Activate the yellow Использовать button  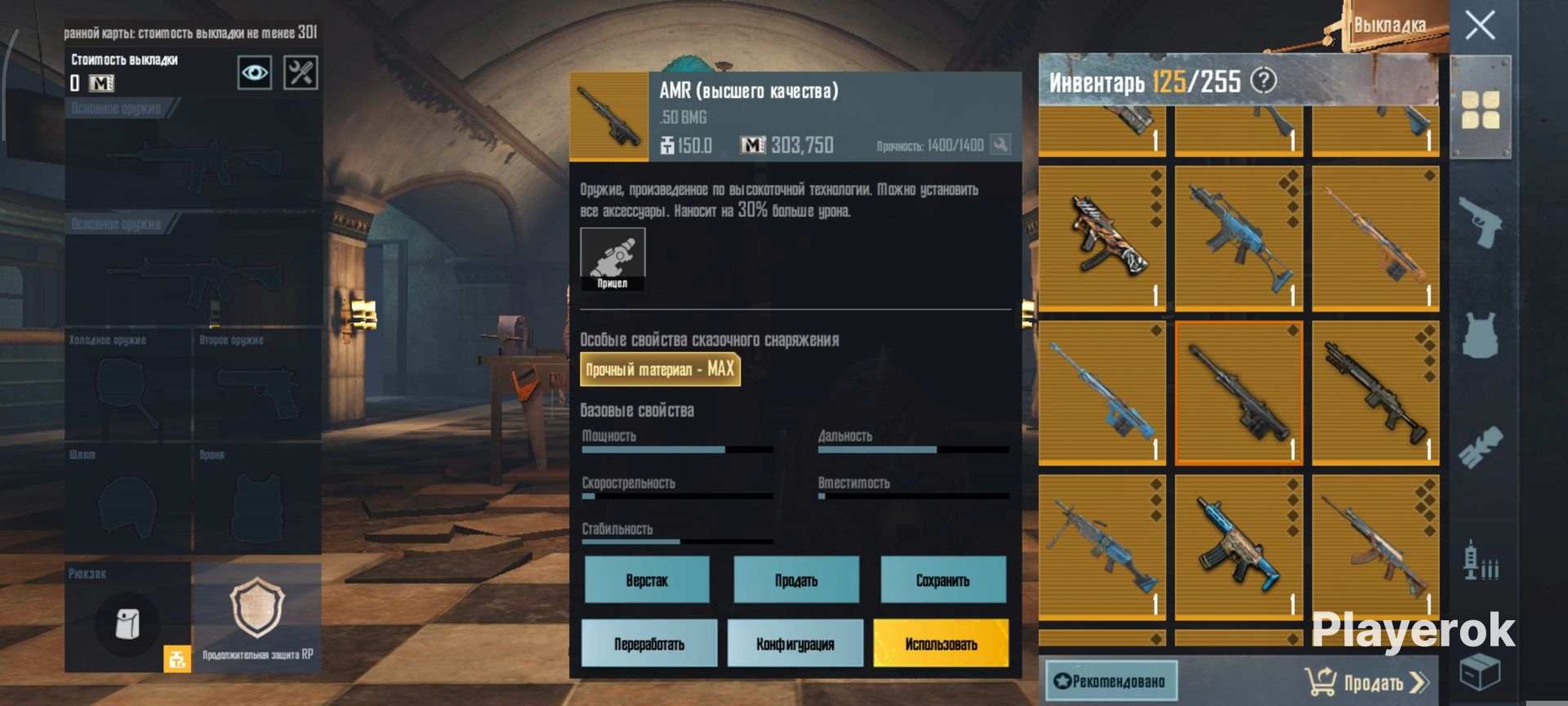coord(941,644)
